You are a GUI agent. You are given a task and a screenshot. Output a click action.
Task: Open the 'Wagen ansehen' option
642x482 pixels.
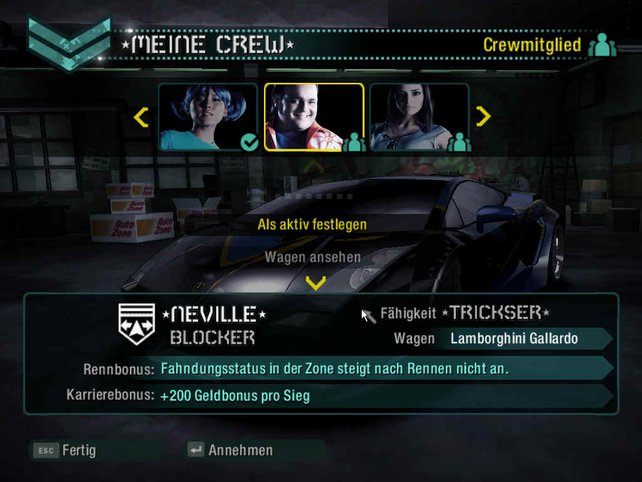coord(312,257)
